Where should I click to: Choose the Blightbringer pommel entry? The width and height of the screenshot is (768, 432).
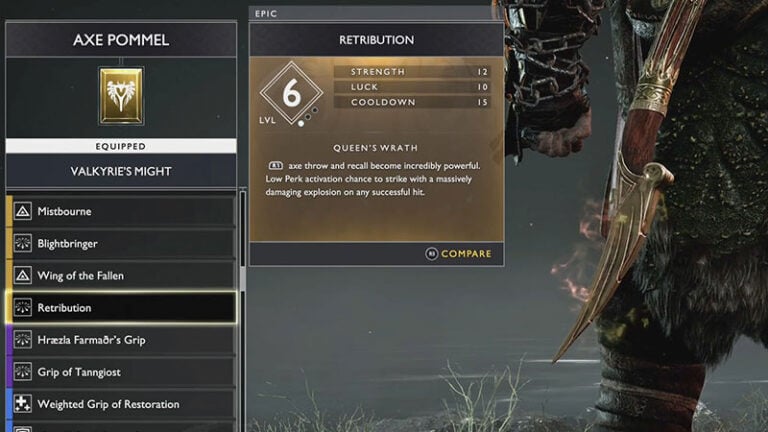point(120,243)
